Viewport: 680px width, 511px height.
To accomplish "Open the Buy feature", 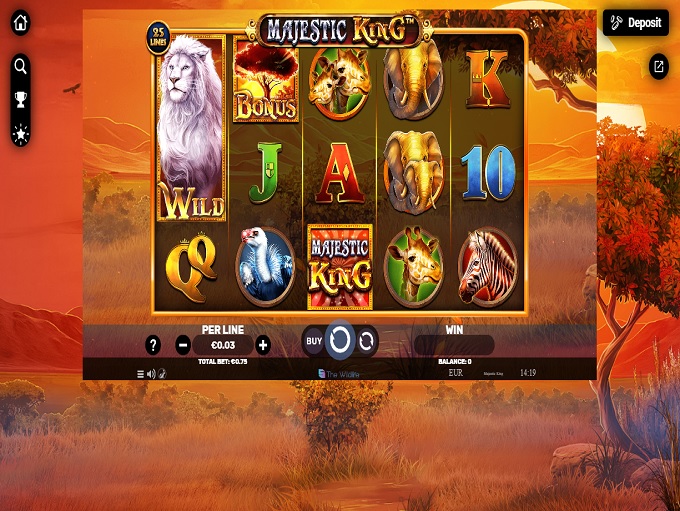I will (314, 341).
